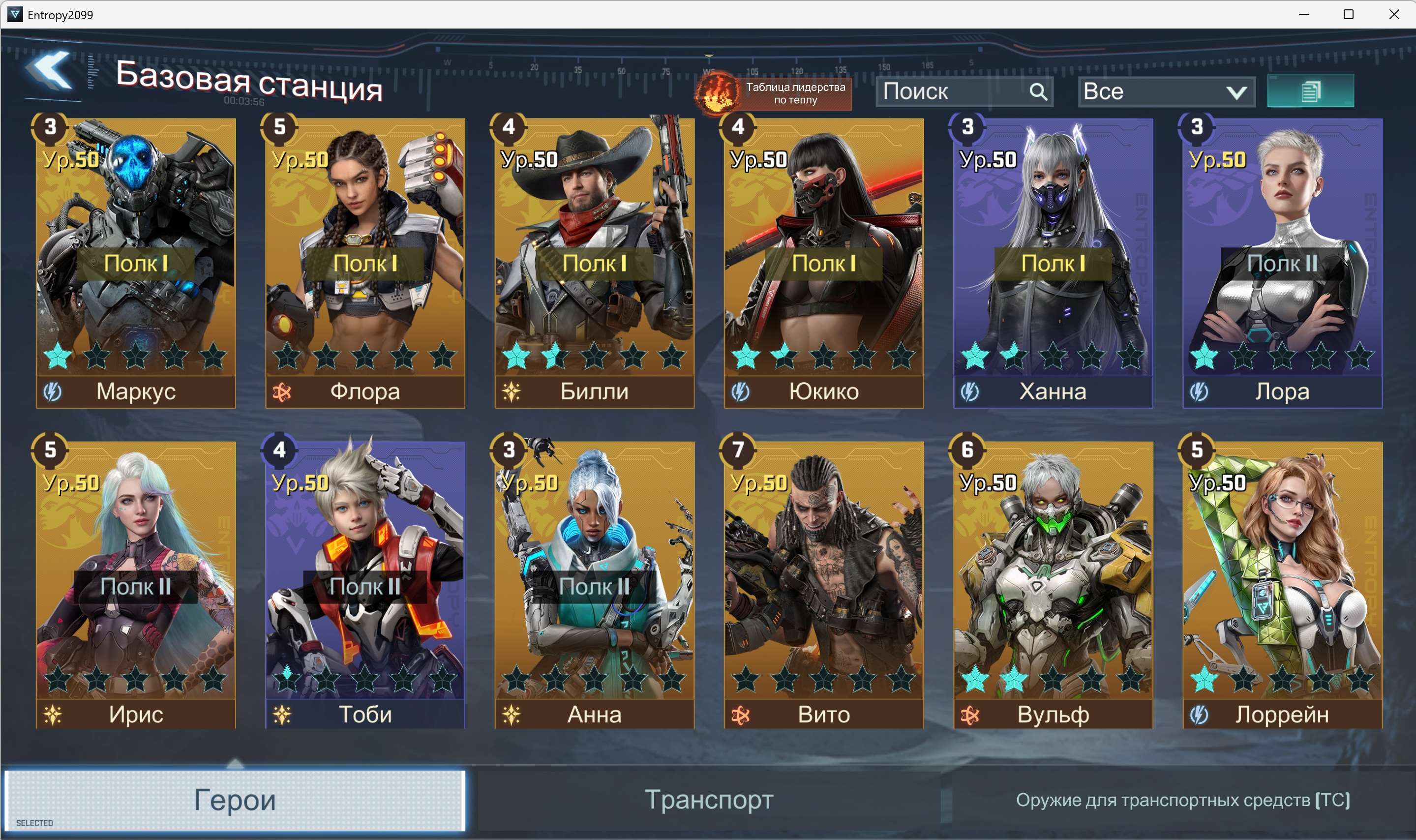Choose the Флора hero card
The width and height of the screenshot is (1416, 840).
(365, 263)
